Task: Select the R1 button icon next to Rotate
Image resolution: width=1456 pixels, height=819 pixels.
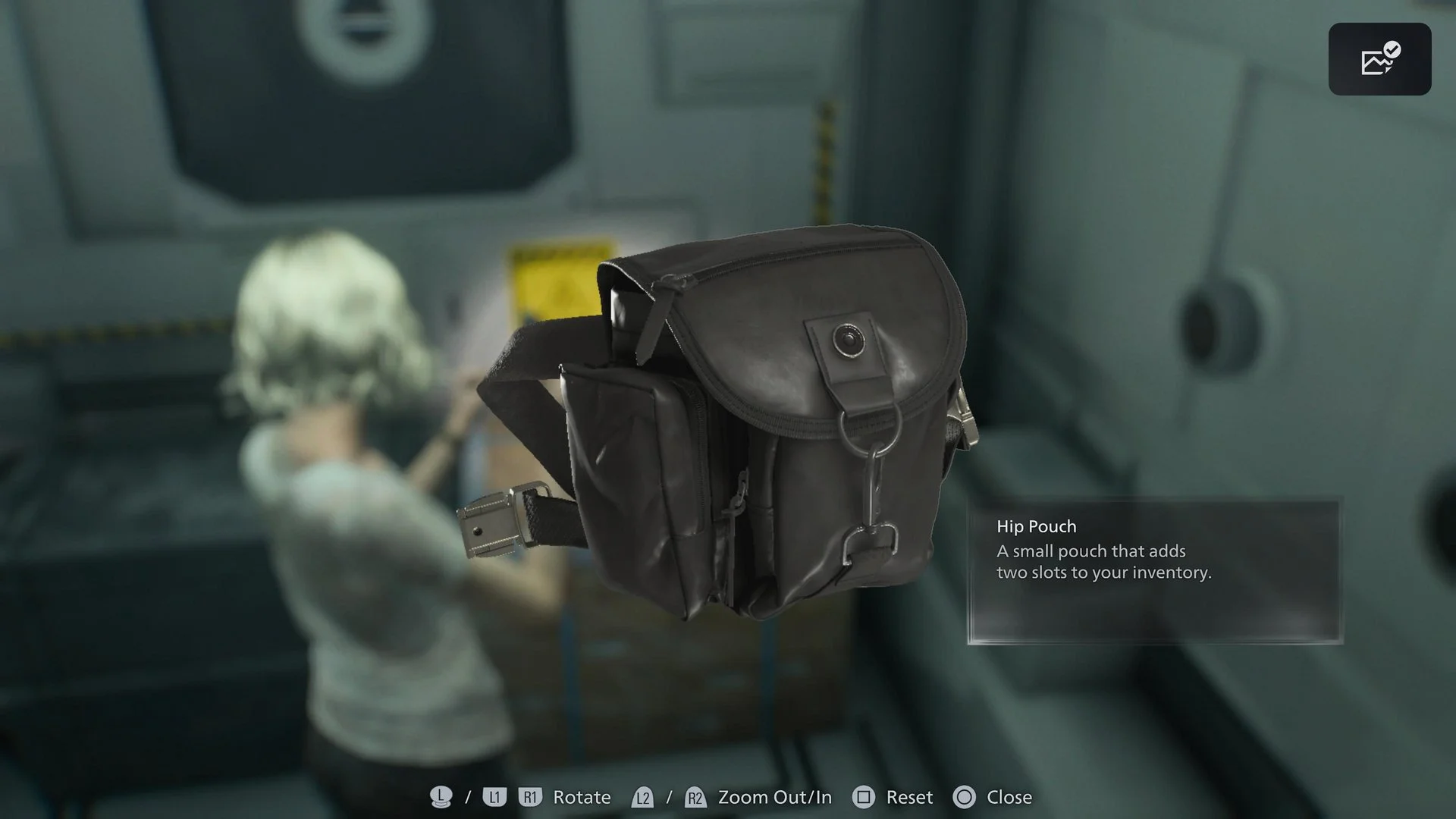Action: click(x=531, y=797)
